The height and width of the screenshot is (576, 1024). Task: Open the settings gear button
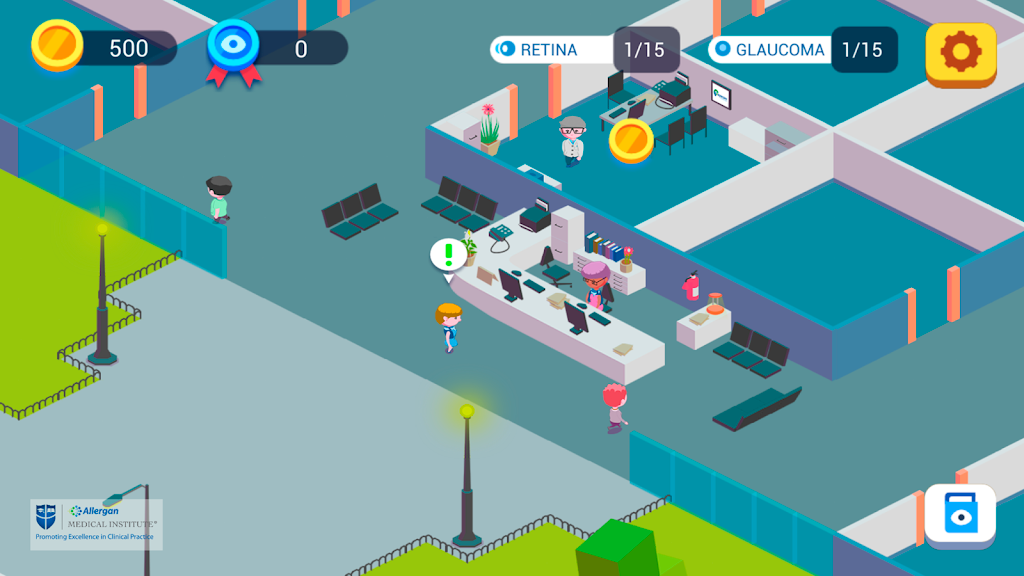tap(960, 52)
